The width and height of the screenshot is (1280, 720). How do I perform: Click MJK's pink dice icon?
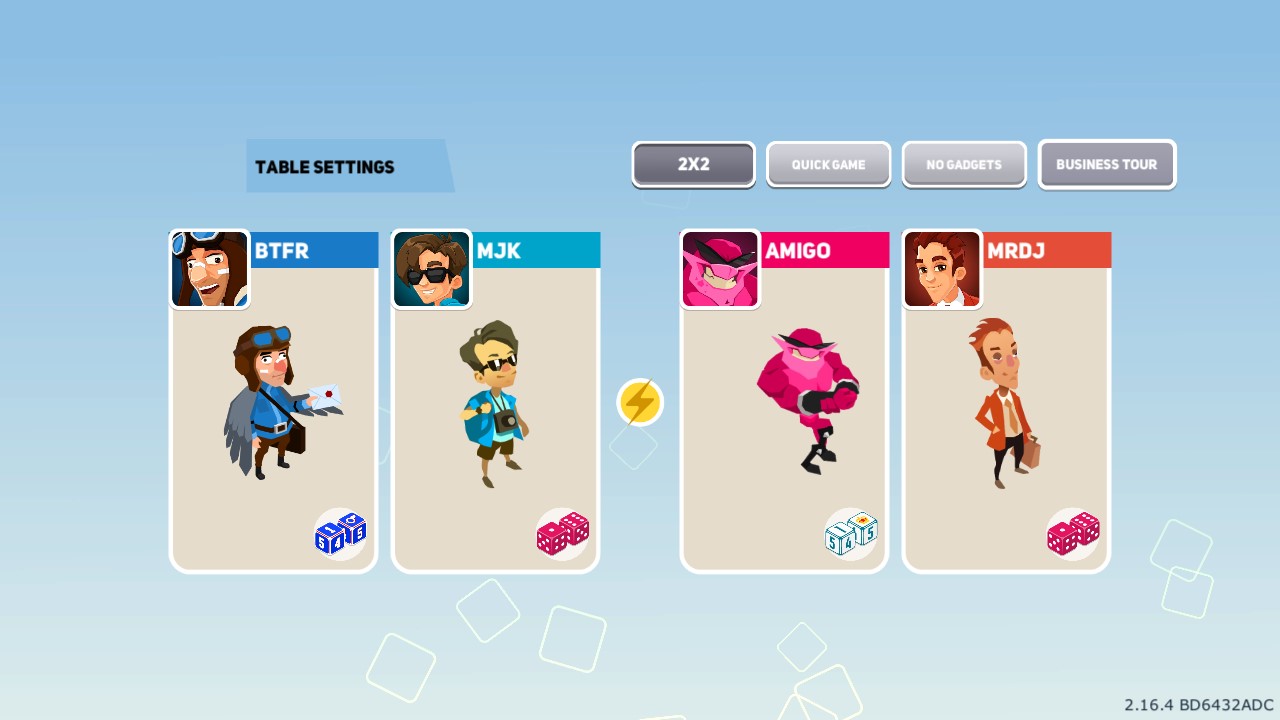[x=561, y=533]
